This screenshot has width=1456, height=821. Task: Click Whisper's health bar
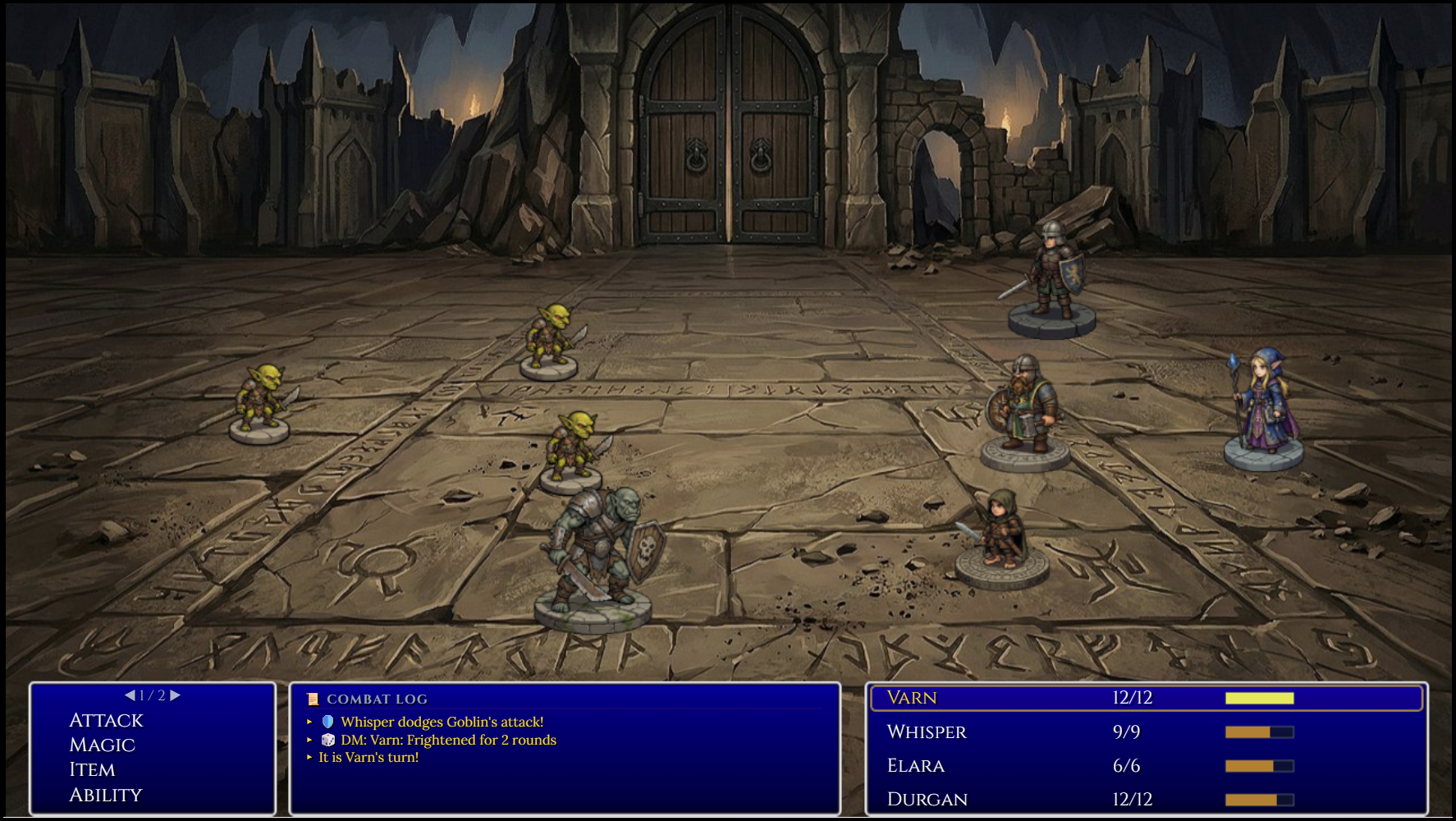click(1260, 731)
